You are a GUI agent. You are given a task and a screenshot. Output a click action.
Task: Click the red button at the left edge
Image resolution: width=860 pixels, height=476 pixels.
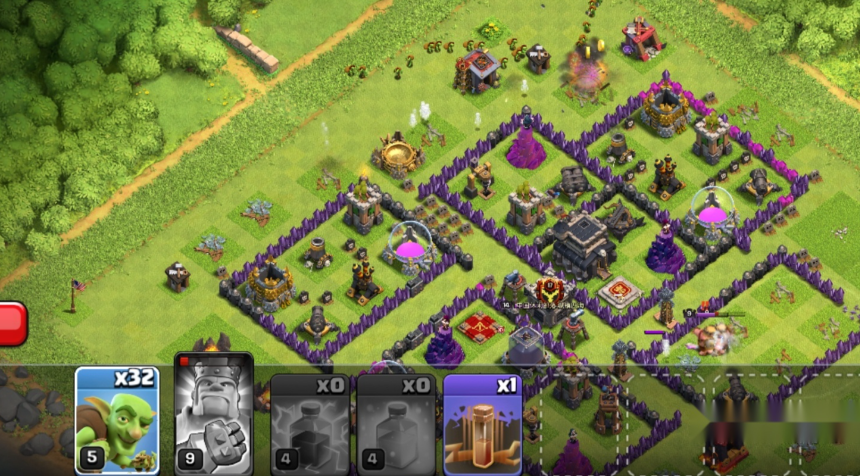coord(11,324)
